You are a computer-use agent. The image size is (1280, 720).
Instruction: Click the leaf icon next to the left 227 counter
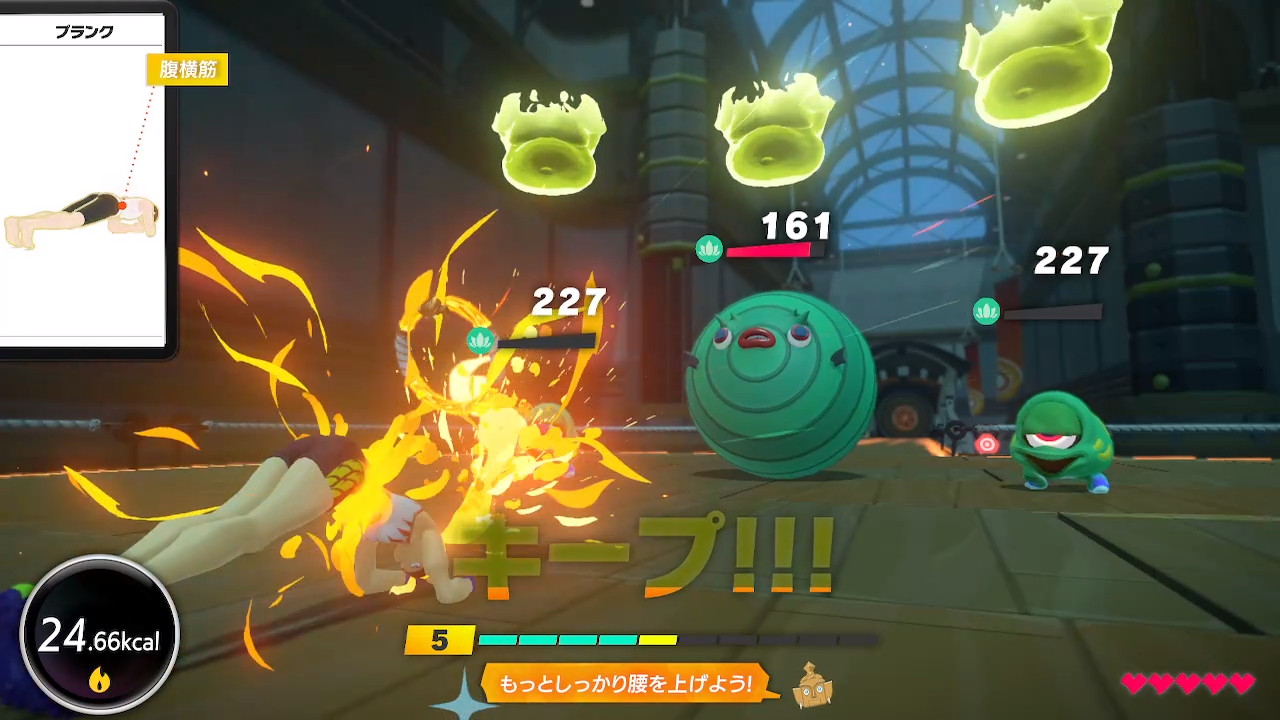coord(481,341)
